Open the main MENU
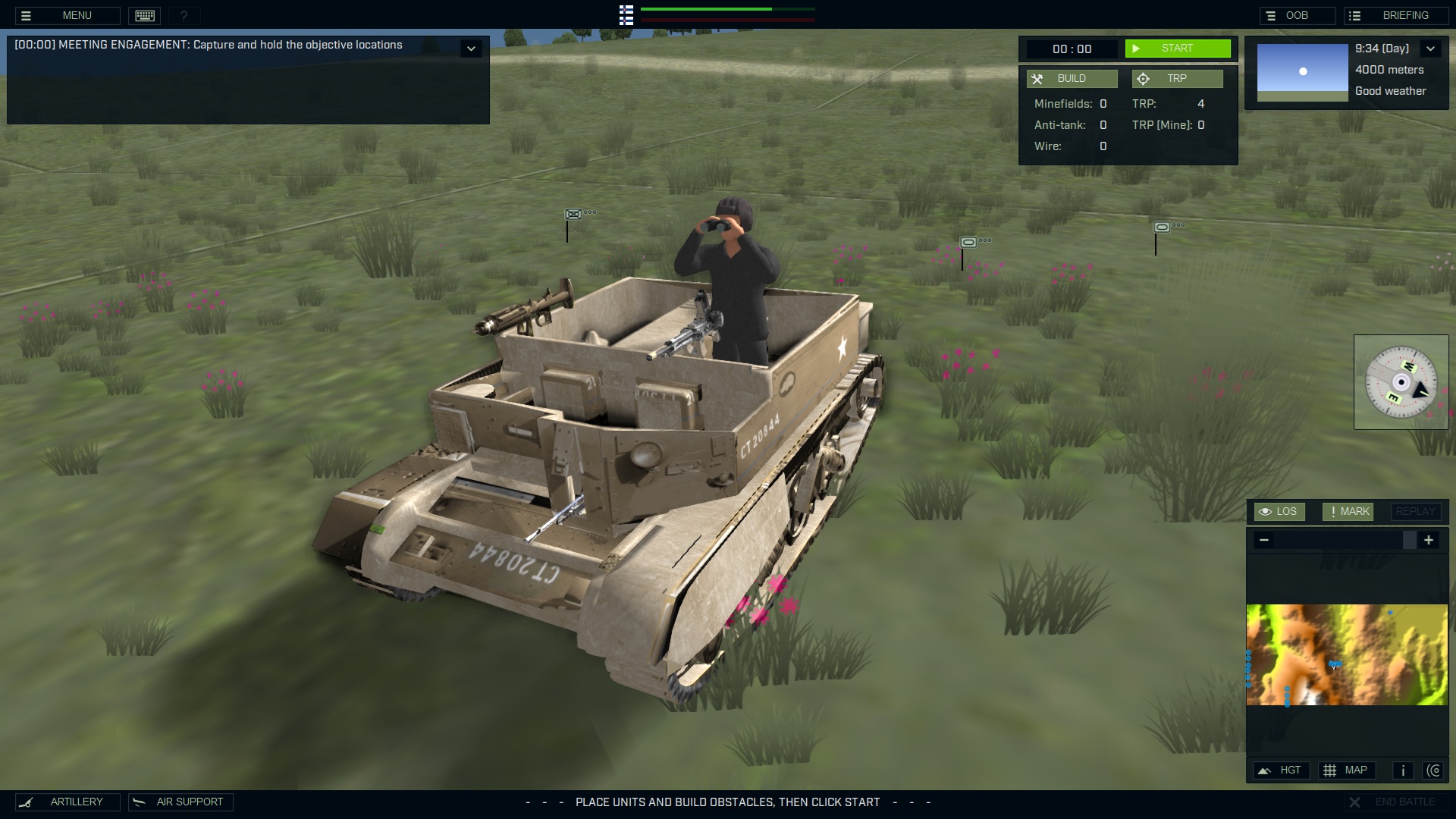This screenshot has width=1456, height=819. tap(67, 15)
